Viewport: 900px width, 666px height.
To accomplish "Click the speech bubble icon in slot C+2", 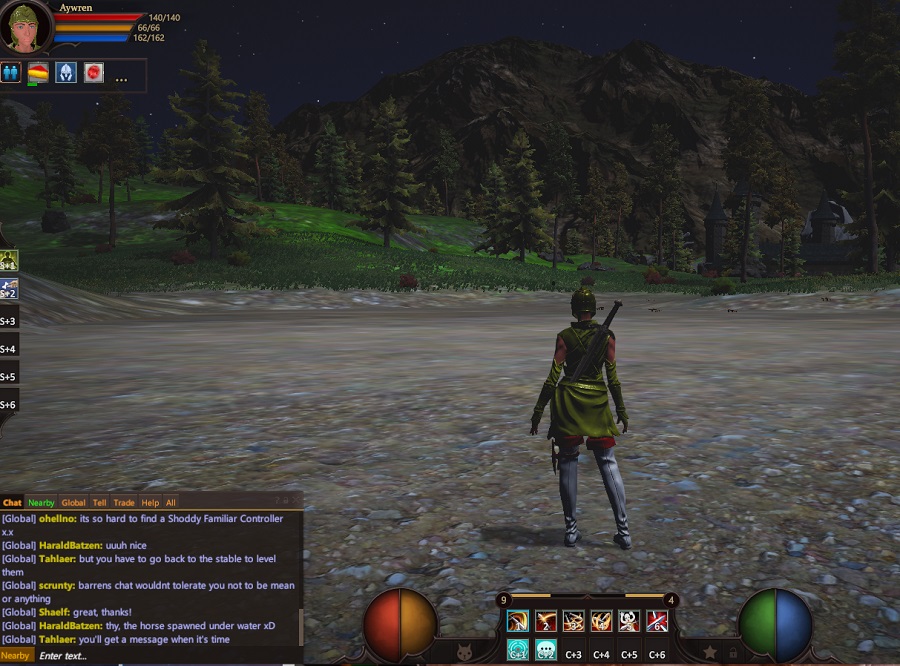I will 546,650.
